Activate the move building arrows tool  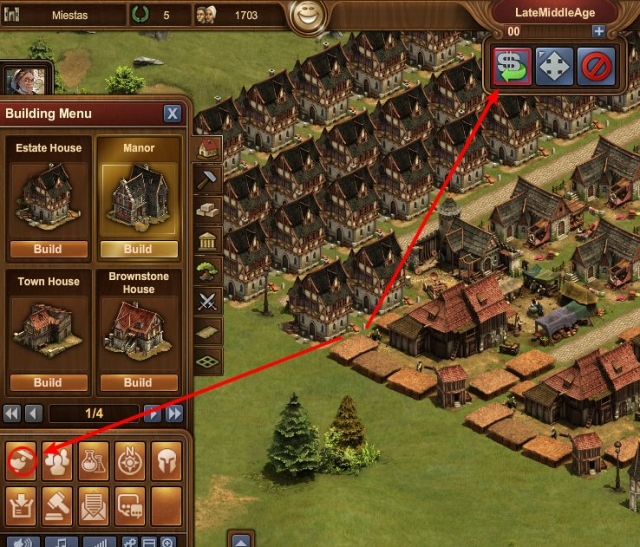(x=554, y=66)
